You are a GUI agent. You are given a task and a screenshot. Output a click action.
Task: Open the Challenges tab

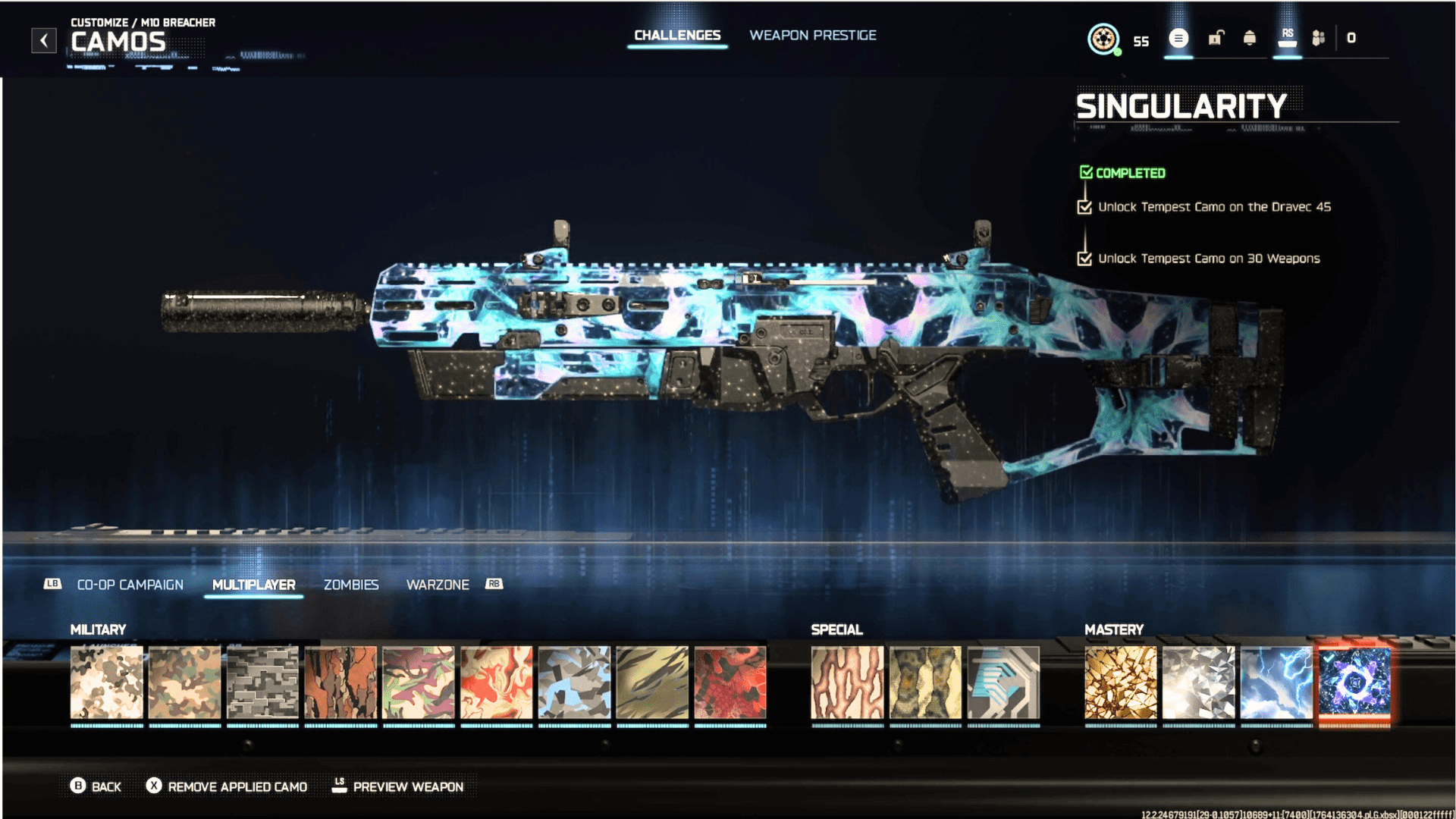(x=677, y=35)
